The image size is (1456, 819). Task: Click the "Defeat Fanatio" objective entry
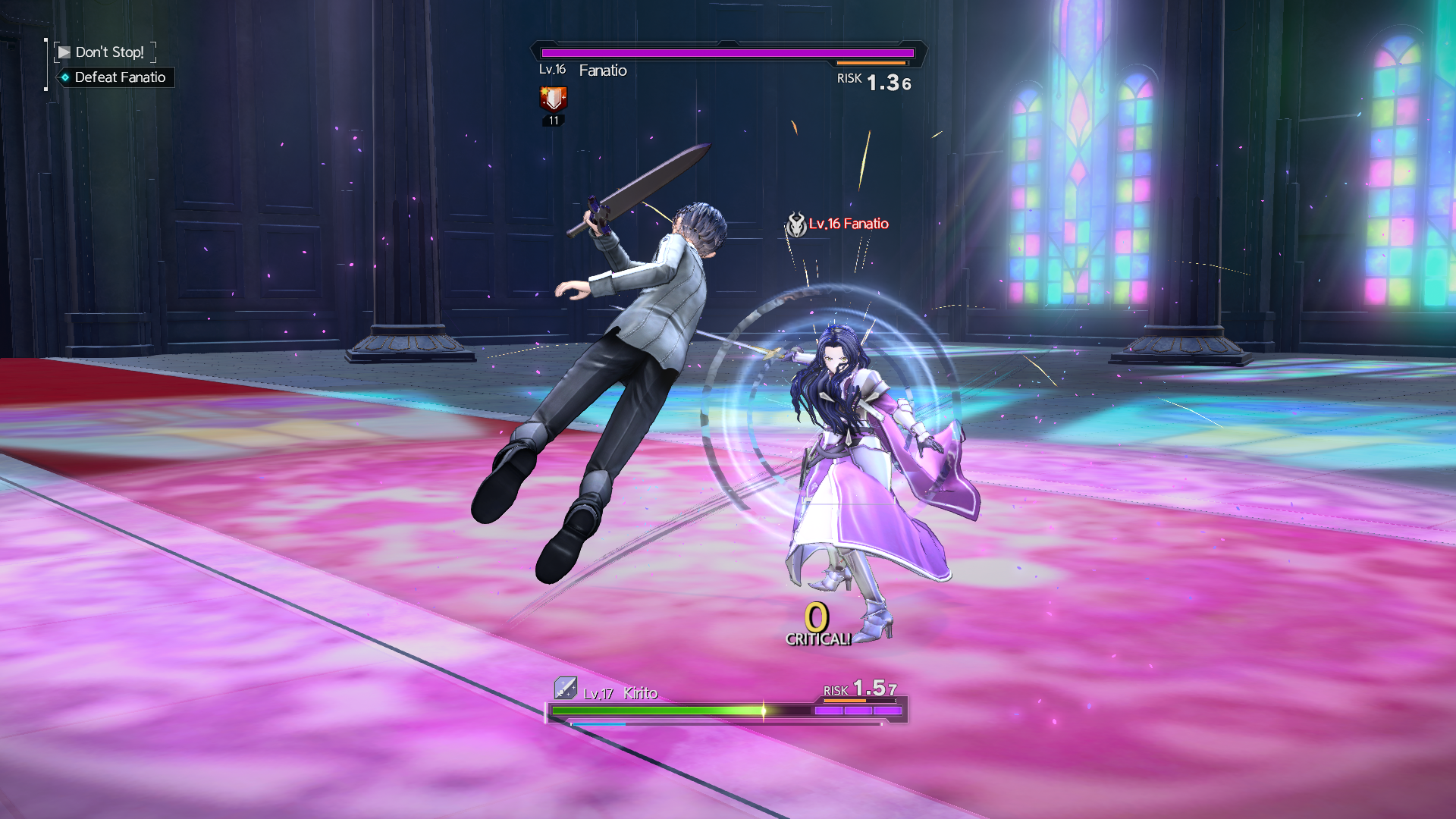(119, 77)
